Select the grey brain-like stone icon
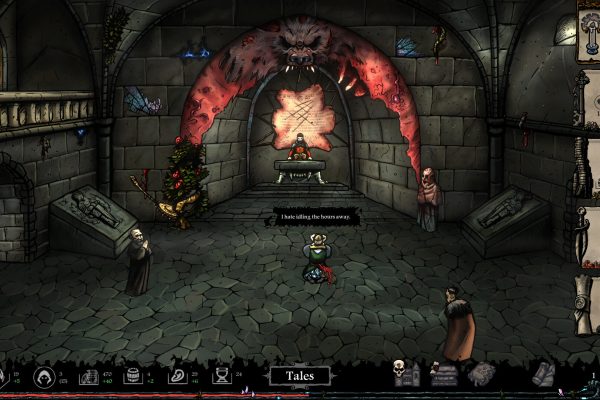The width and height of the screenshot is (600, 400). pyautogui.click(x=483, y=374)
